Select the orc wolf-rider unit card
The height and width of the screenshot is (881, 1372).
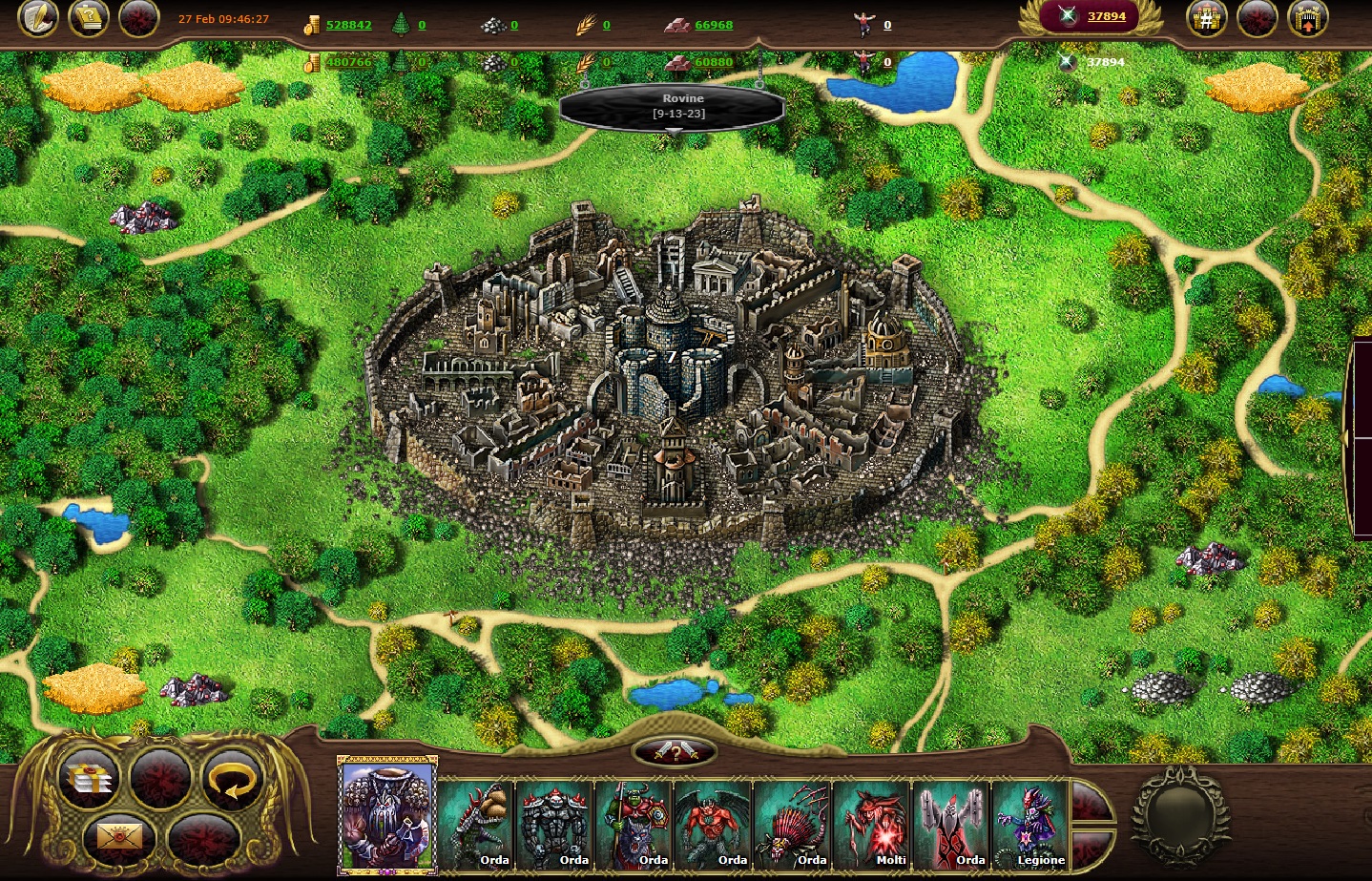(634, 824)
